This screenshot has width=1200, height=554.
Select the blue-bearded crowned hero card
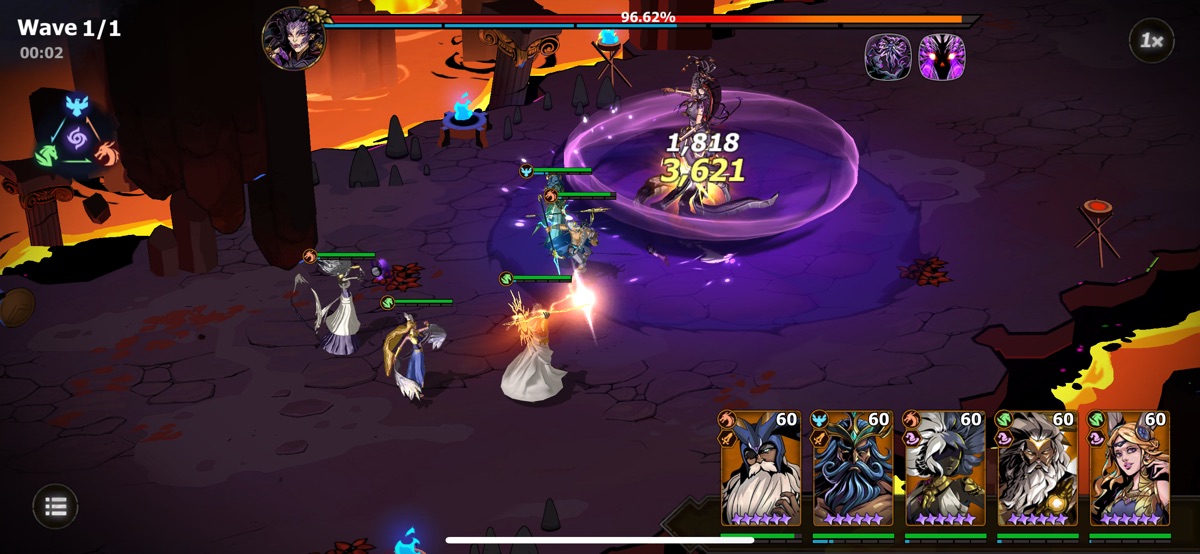pyautogui.click(x=853, y=469)
